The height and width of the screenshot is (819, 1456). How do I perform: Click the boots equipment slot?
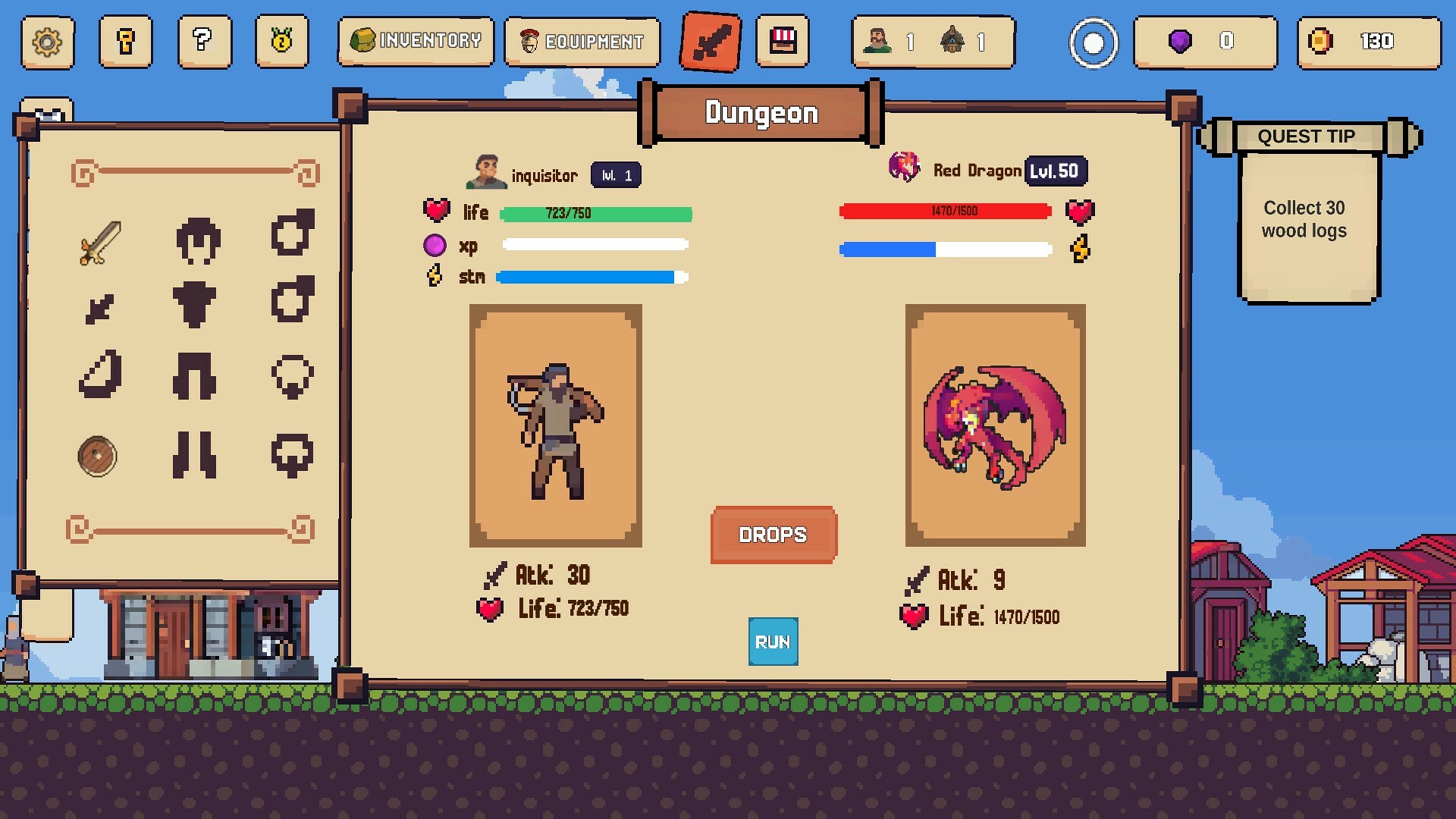196,453
